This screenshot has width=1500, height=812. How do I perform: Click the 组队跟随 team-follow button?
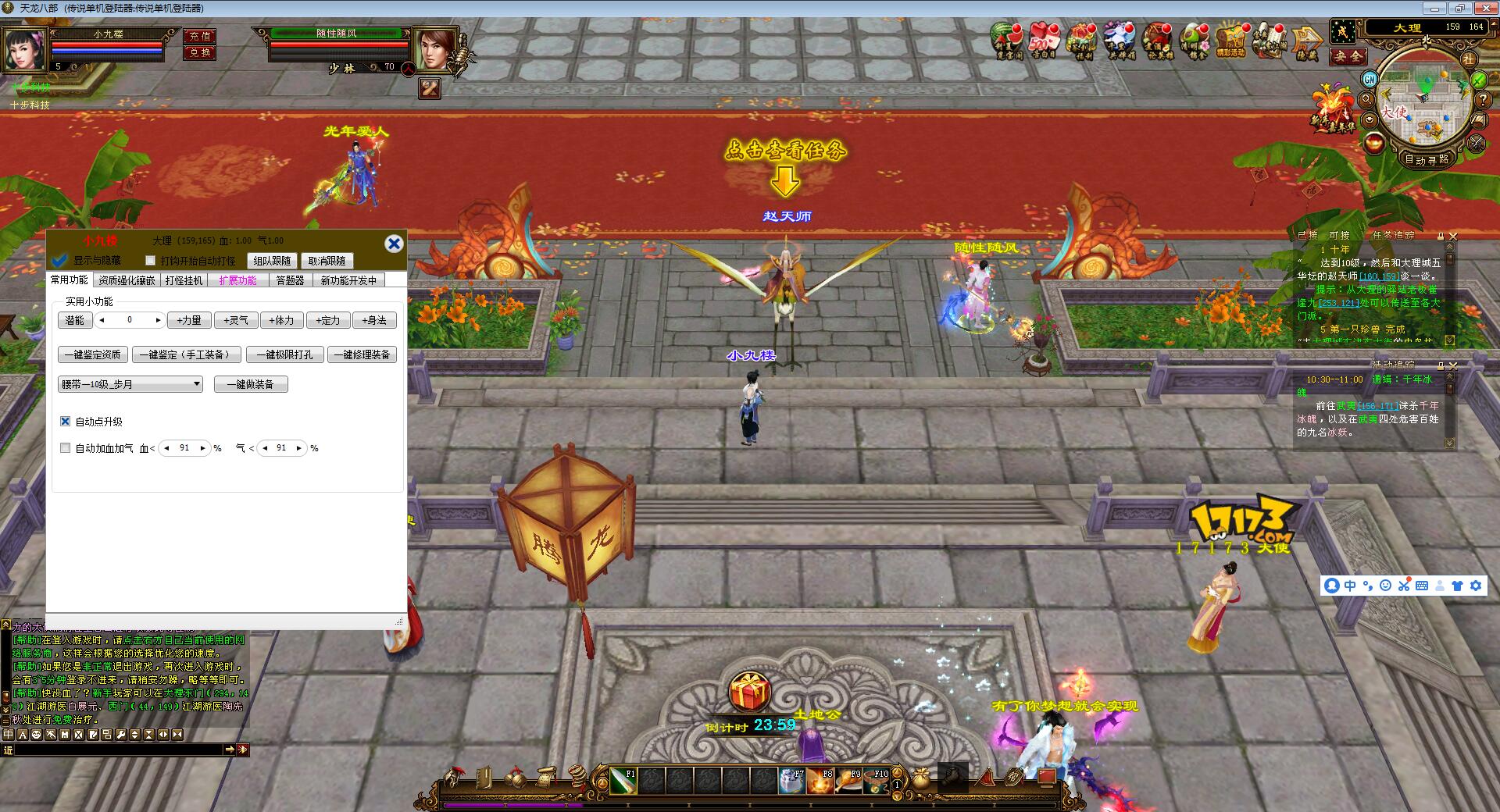[273, 261]
